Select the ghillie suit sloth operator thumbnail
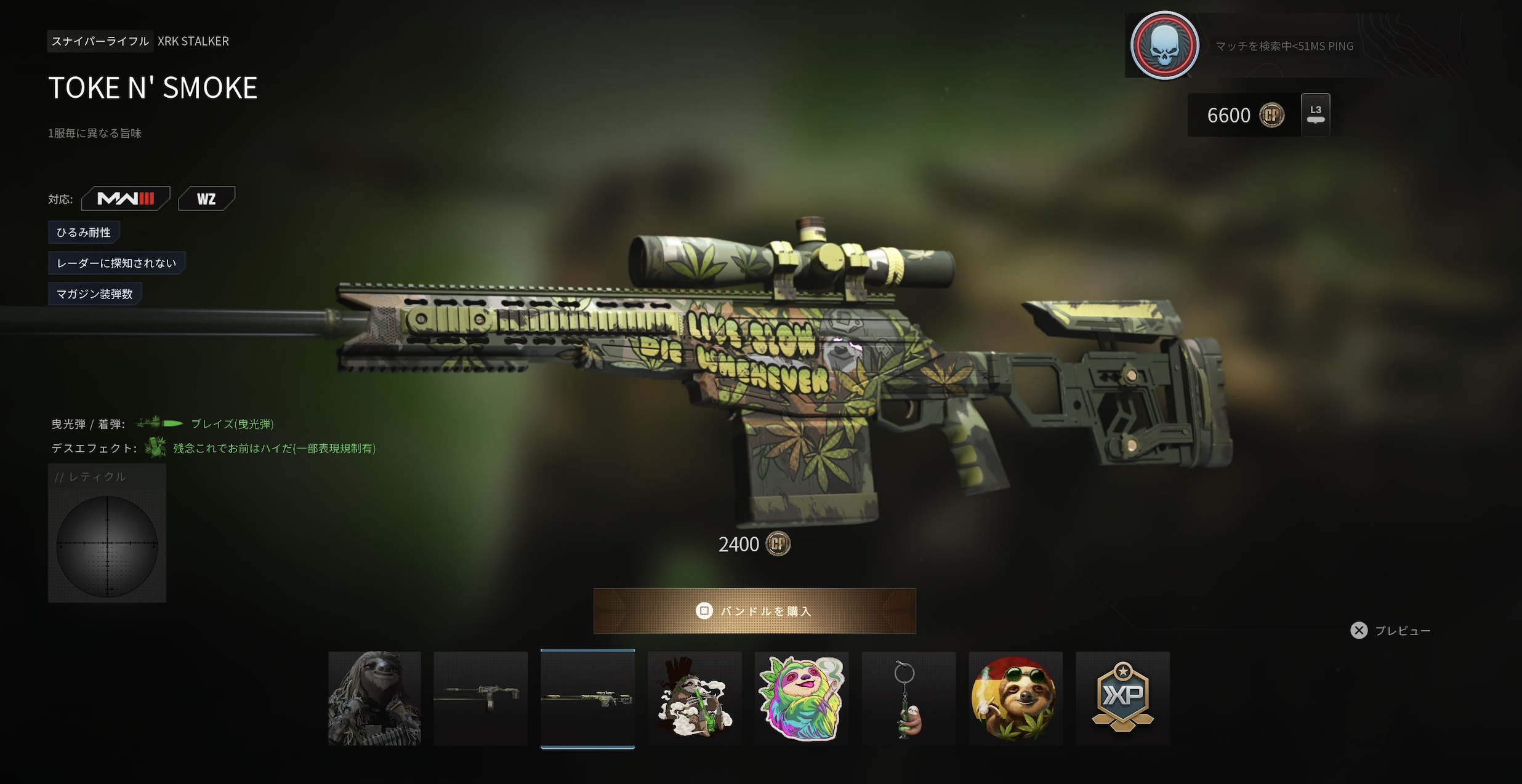1522x784 pixels. pos(374,698)
